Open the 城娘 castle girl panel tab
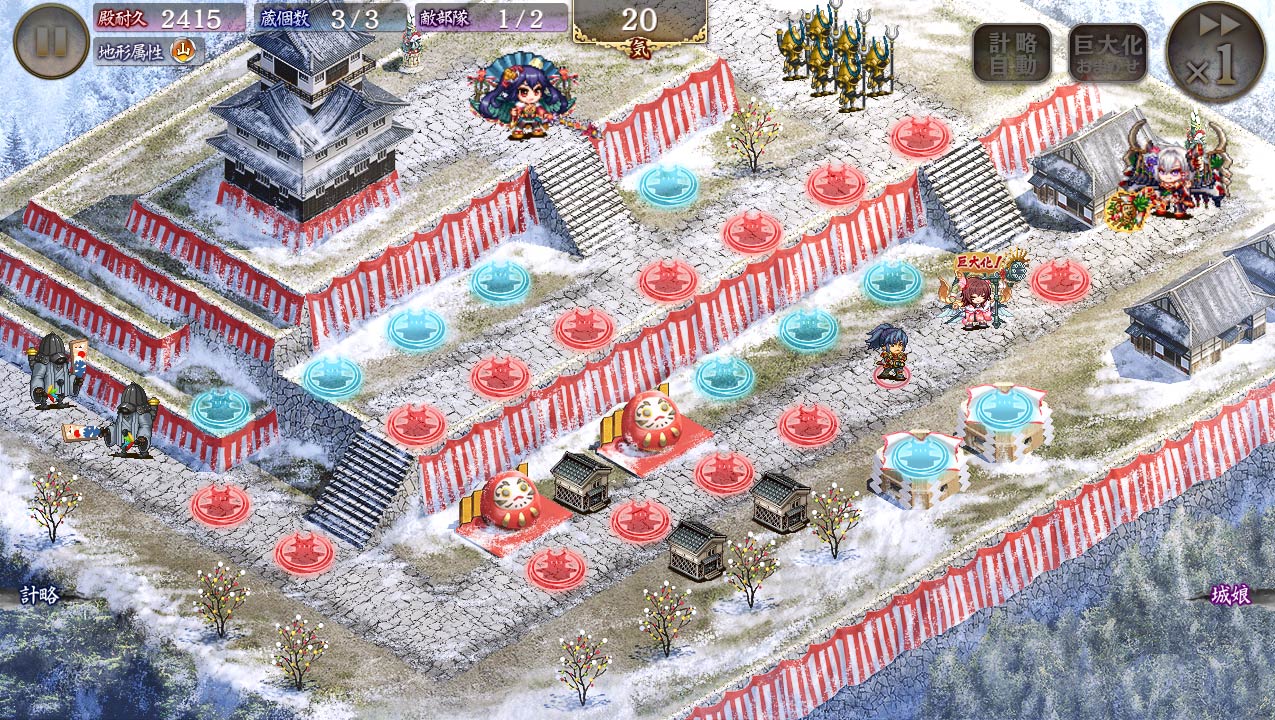Screen dimensions: 1275x720 click(x=1231, y=596)
